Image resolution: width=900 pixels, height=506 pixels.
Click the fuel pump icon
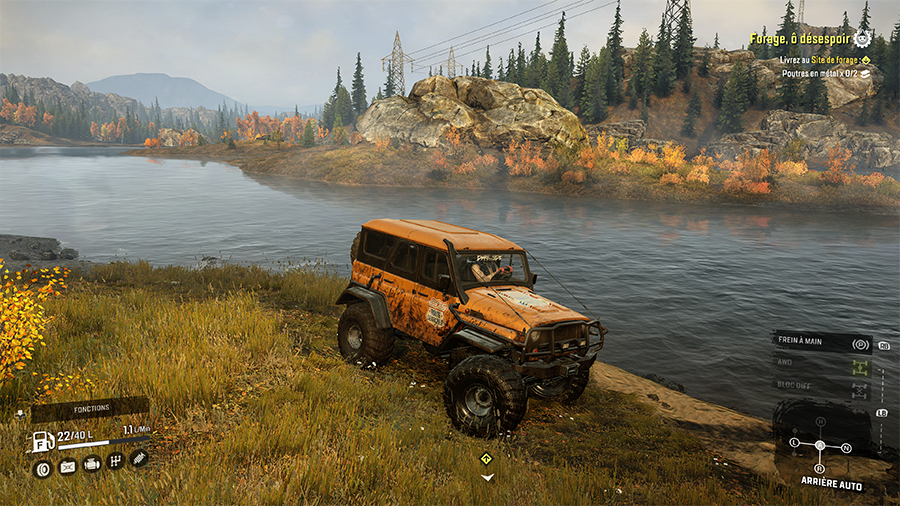click(x=42, y=440)
